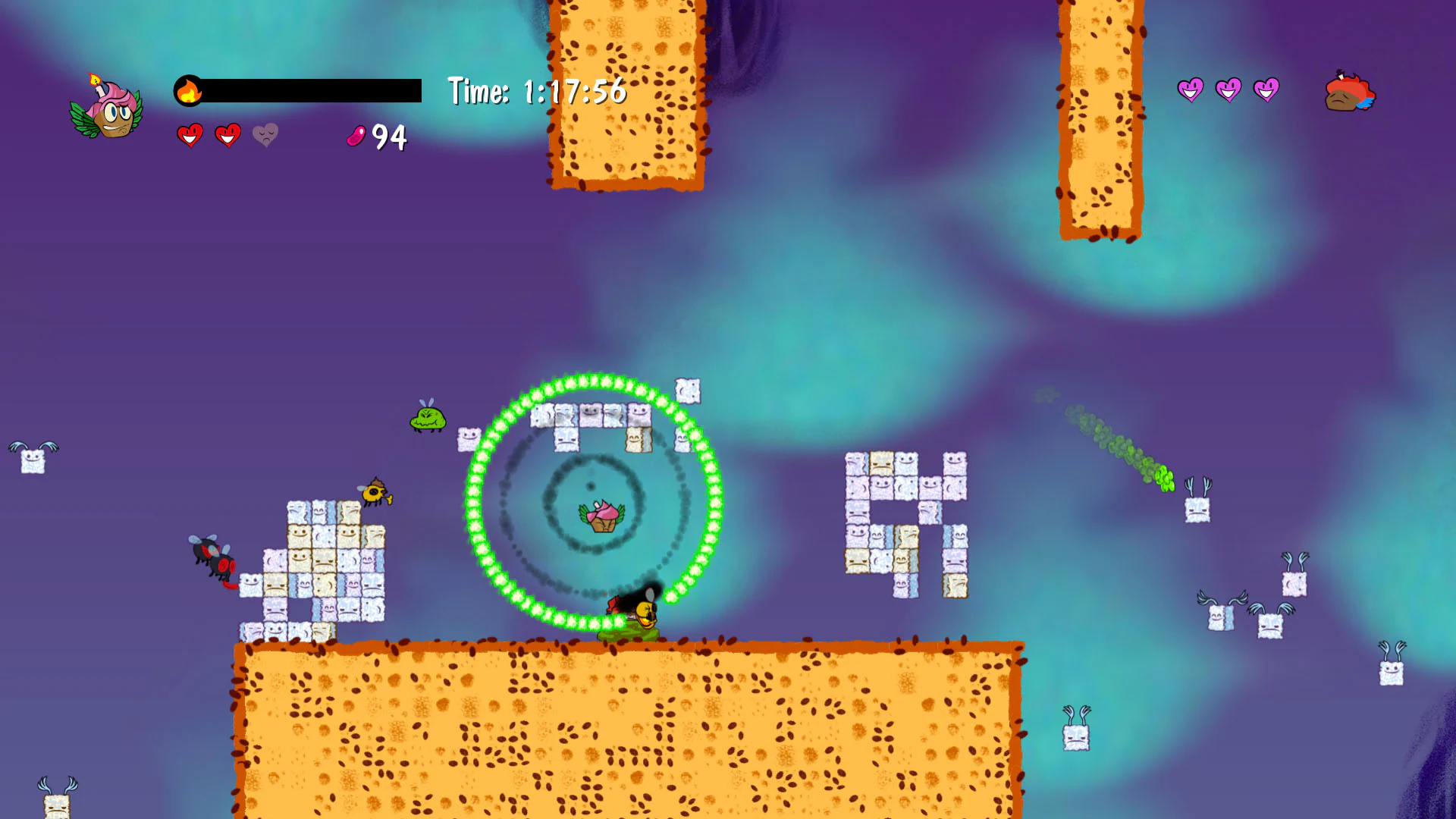The height and width of the screenshot is (819, 1456).
Task: Toggle the first pink heart top right
Action: tap(1191, 89)
